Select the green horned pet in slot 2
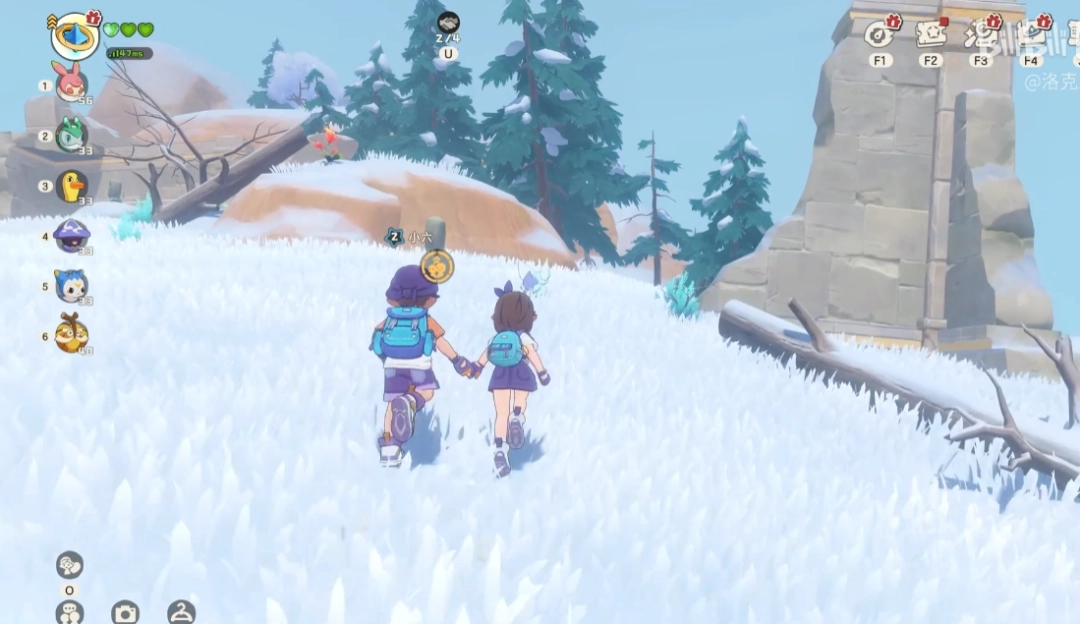 71,135
